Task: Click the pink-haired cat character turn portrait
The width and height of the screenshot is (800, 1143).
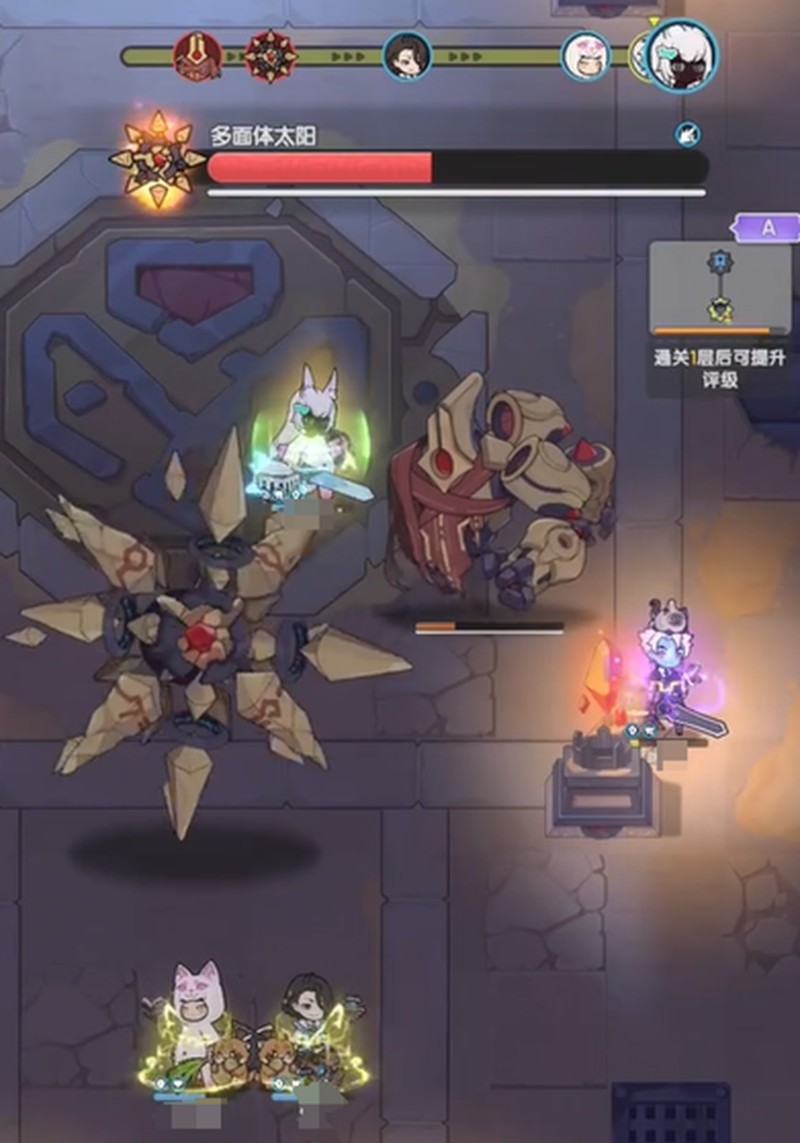Action: click(585, 55)
